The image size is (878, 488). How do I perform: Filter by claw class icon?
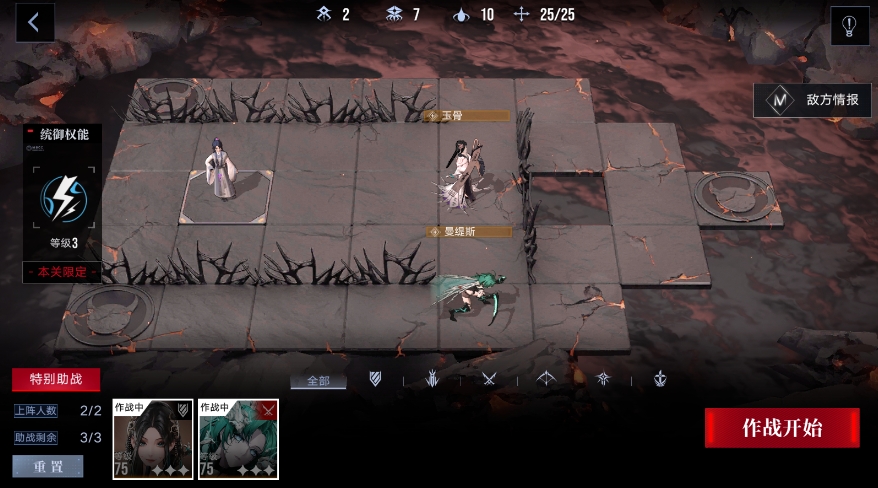pyautogui.click(x=433, y=379)
